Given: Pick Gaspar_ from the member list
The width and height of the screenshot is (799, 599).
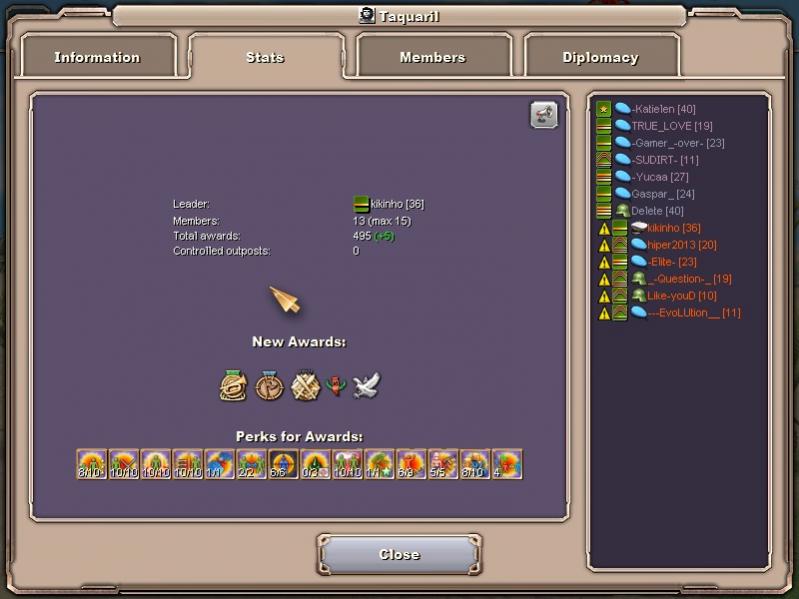Looking at the screenshot, I should point(662,194).
